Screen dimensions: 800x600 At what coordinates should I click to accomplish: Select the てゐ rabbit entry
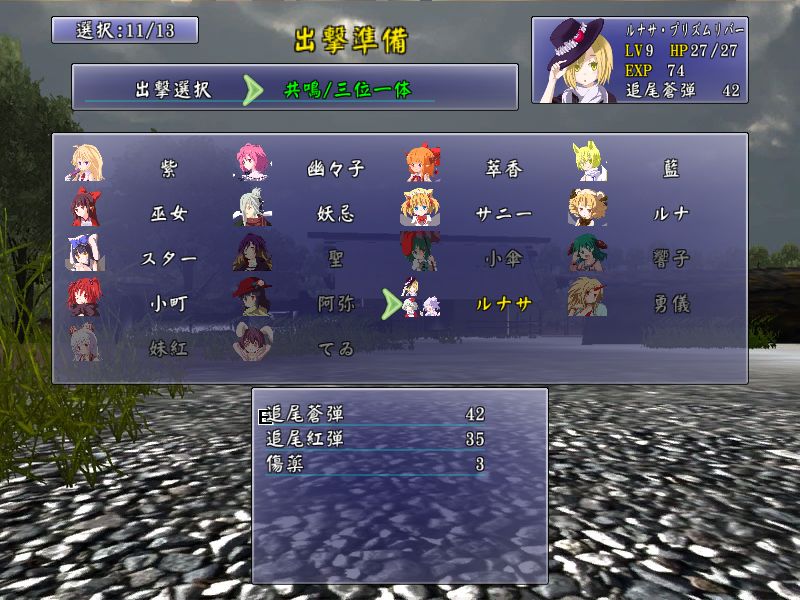click(335, 348)
